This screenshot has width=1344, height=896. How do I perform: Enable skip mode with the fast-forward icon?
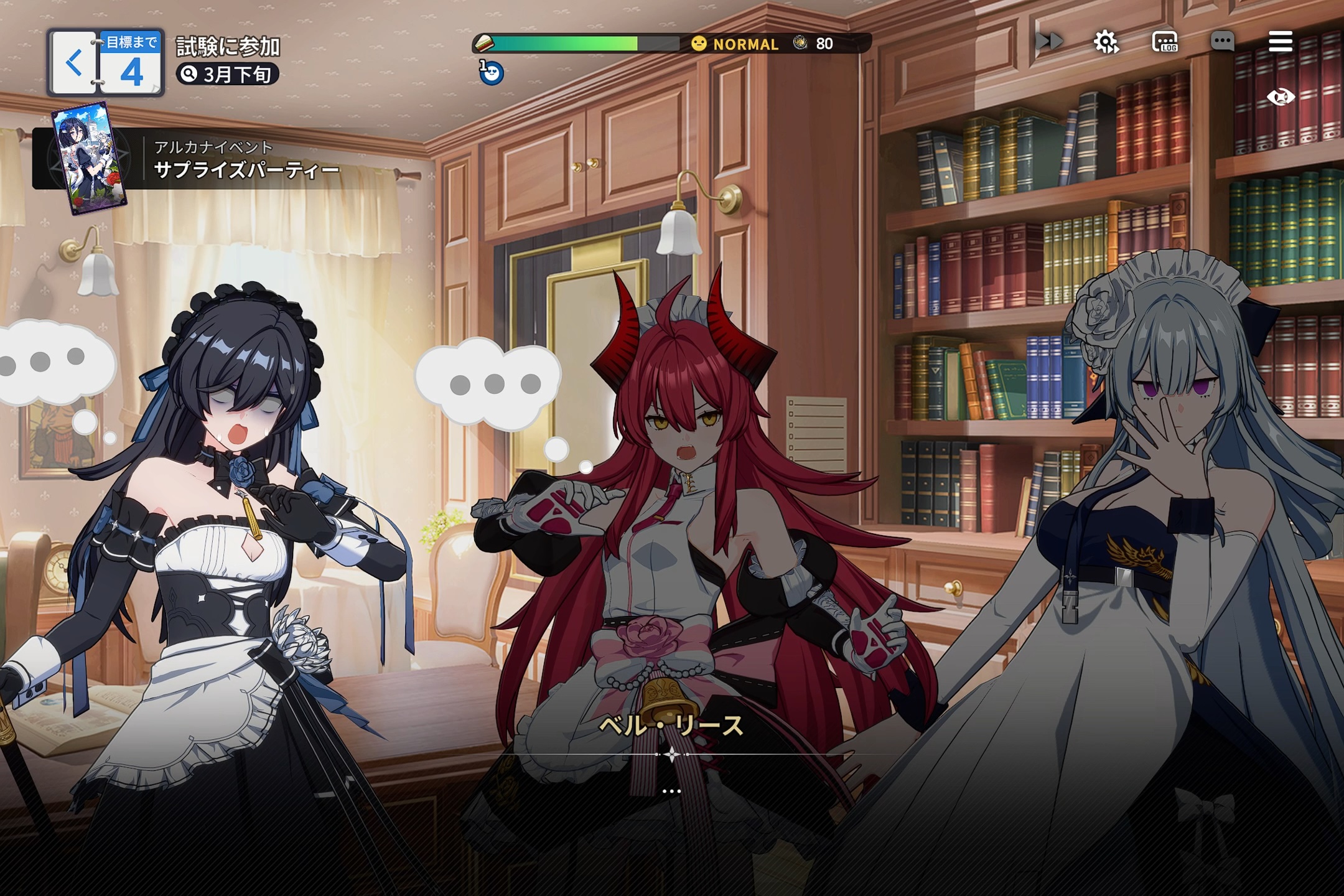pos(1049,40)
